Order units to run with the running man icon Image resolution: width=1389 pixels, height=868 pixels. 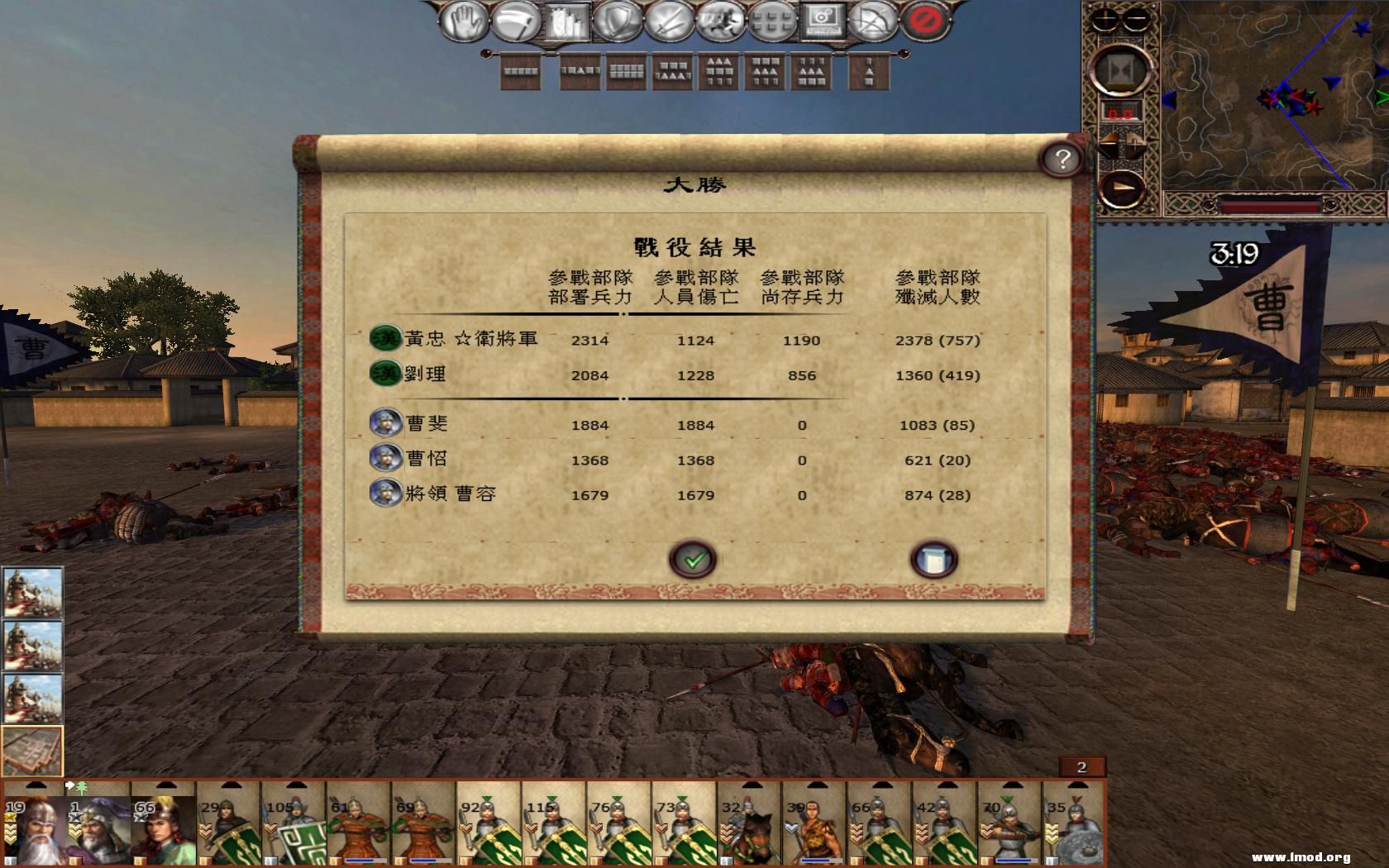719,21
